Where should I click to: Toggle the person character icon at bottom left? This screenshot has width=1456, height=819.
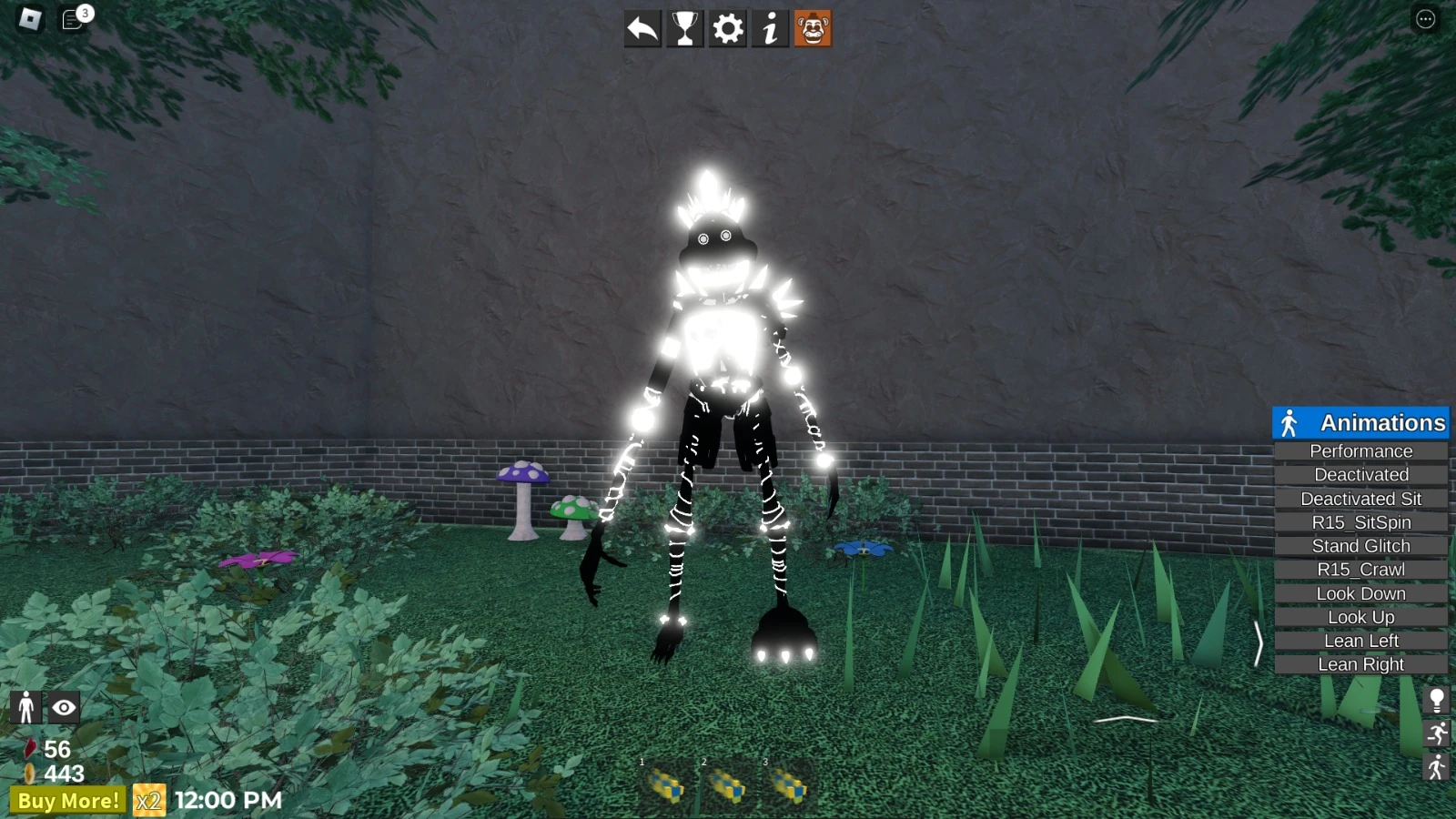tap(26, 707)
